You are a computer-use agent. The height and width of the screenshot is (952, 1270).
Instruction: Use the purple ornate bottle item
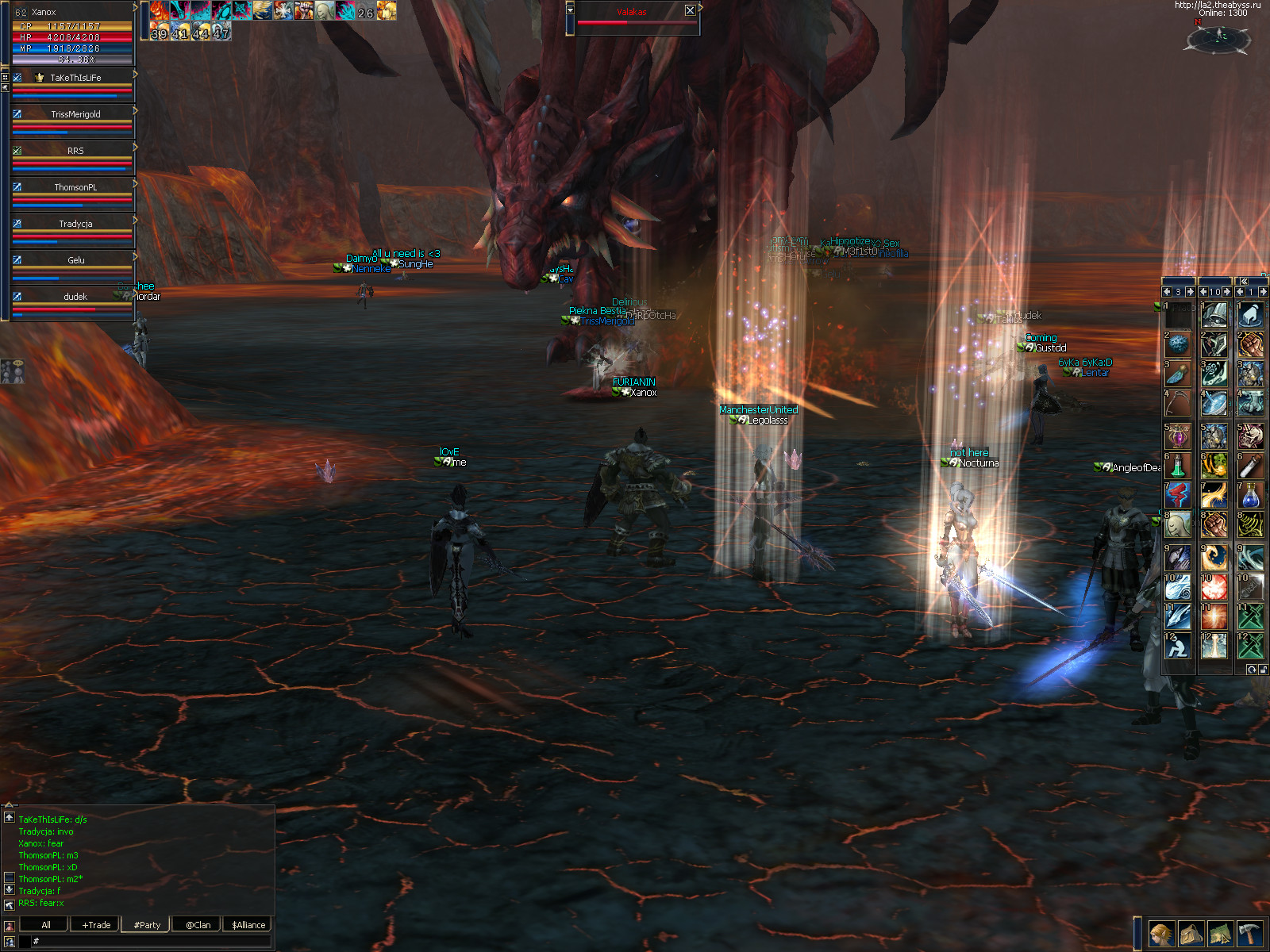1178,436
